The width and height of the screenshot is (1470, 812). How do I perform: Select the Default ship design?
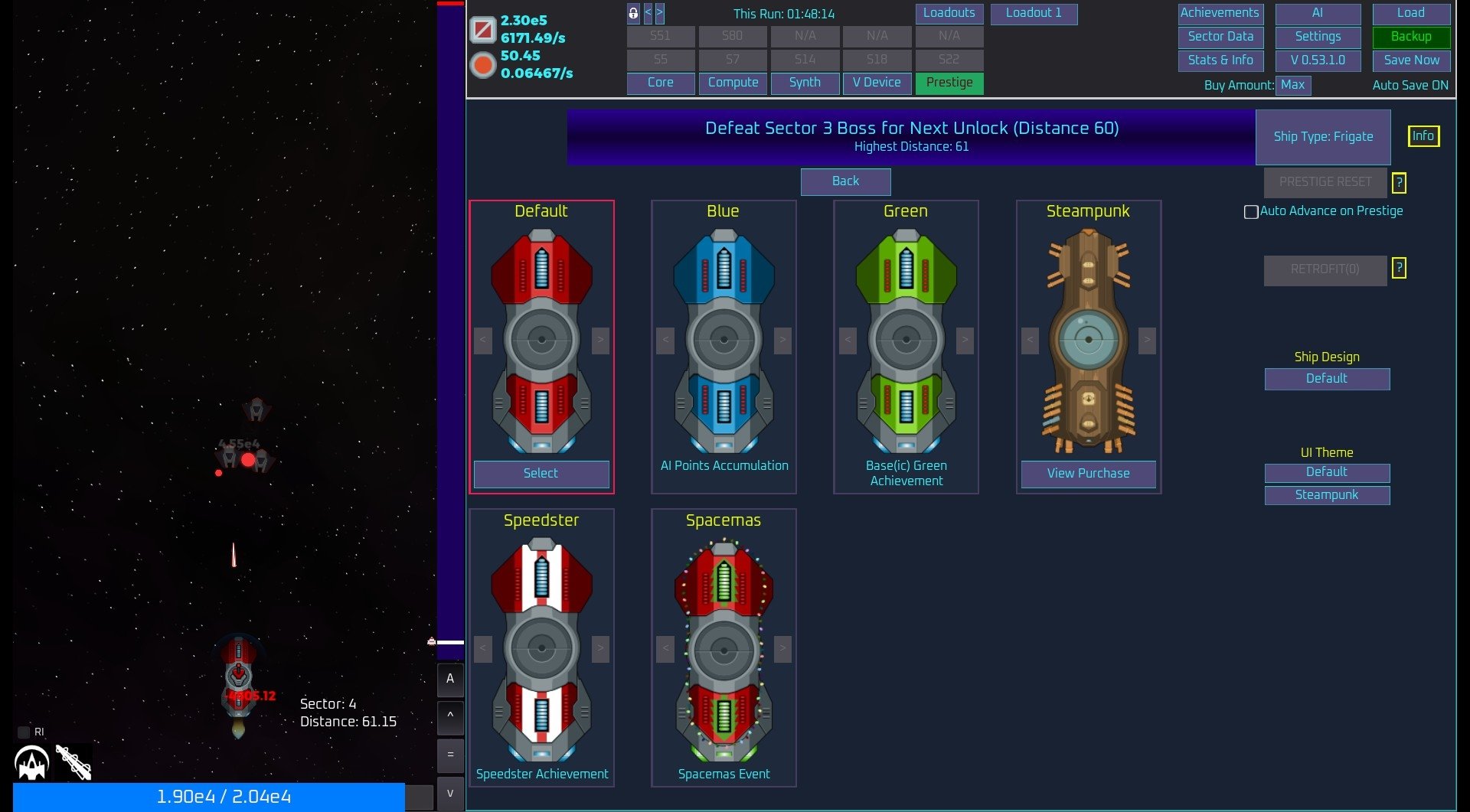tap(541, 474)
